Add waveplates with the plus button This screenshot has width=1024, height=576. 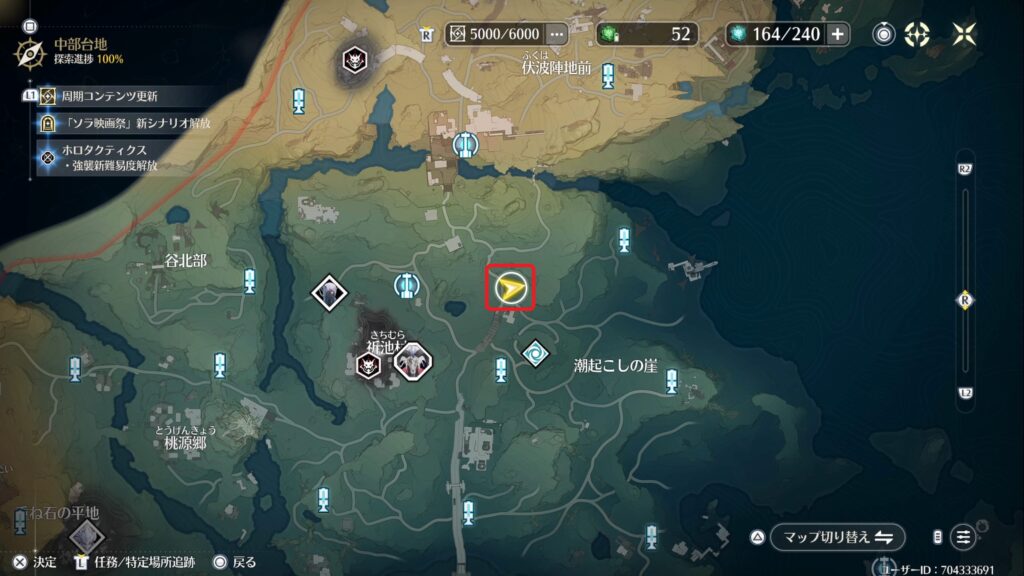pyautogui.click(x=837, y=34)
